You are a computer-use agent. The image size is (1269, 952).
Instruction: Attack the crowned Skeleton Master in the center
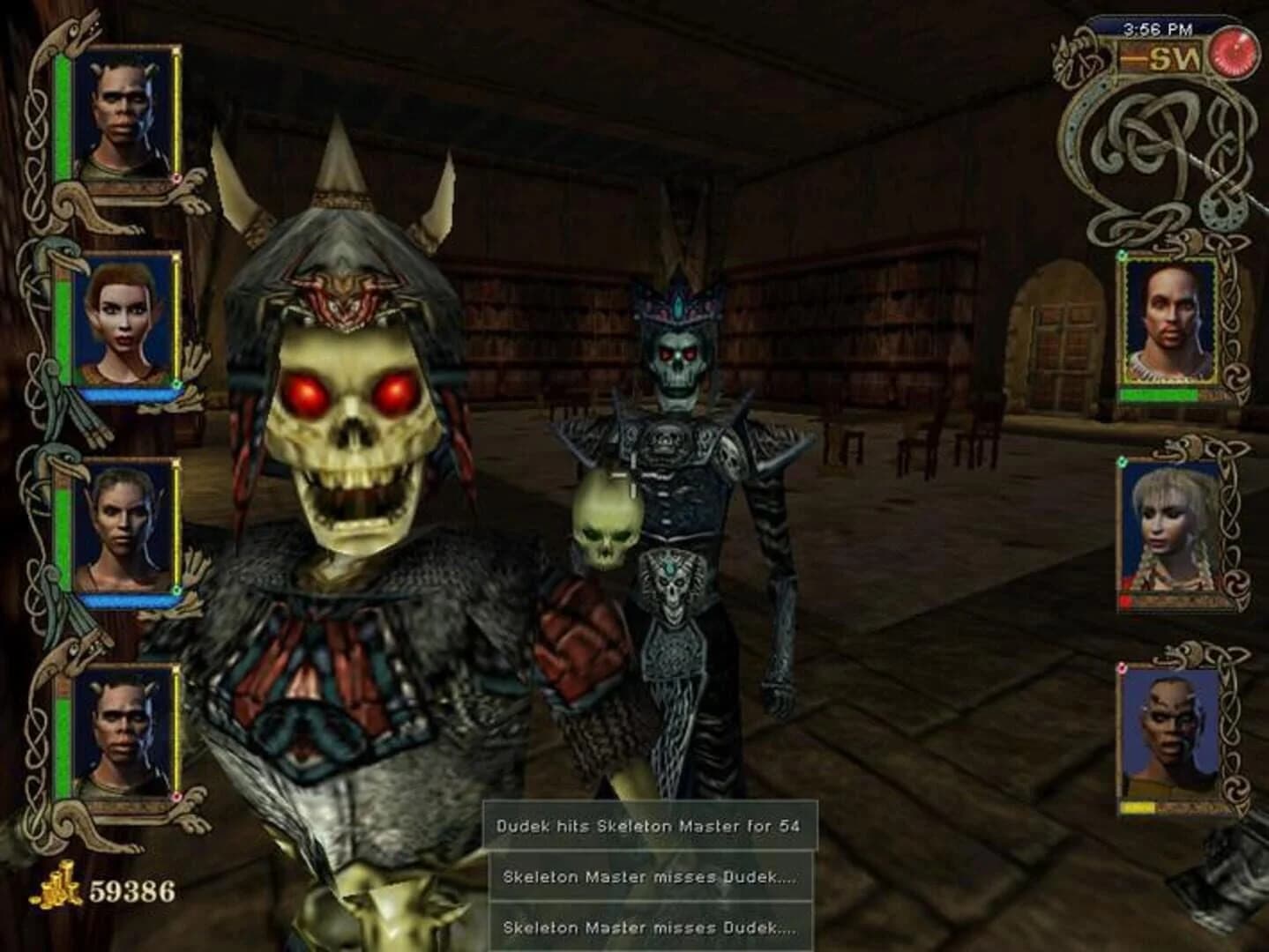click(x=679, y=370)
